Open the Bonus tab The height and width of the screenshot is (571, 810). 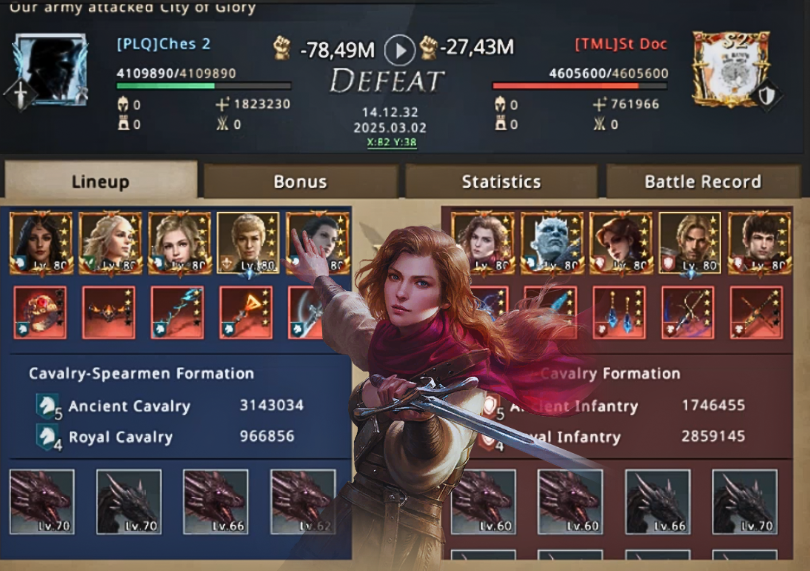coord(300,181)
